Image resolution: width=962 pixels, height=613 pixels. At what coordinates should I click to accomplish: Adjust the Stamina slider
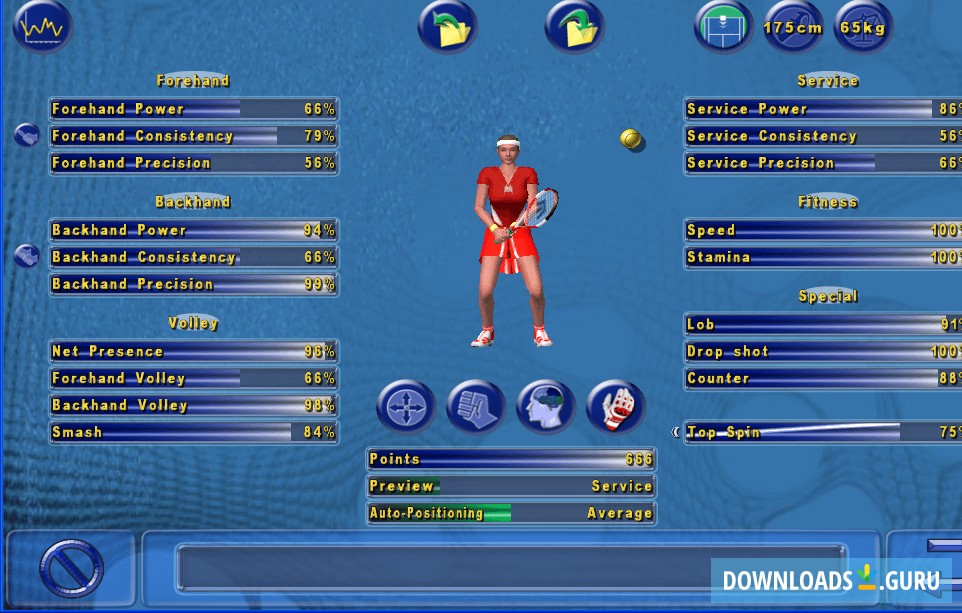(822, 257)
